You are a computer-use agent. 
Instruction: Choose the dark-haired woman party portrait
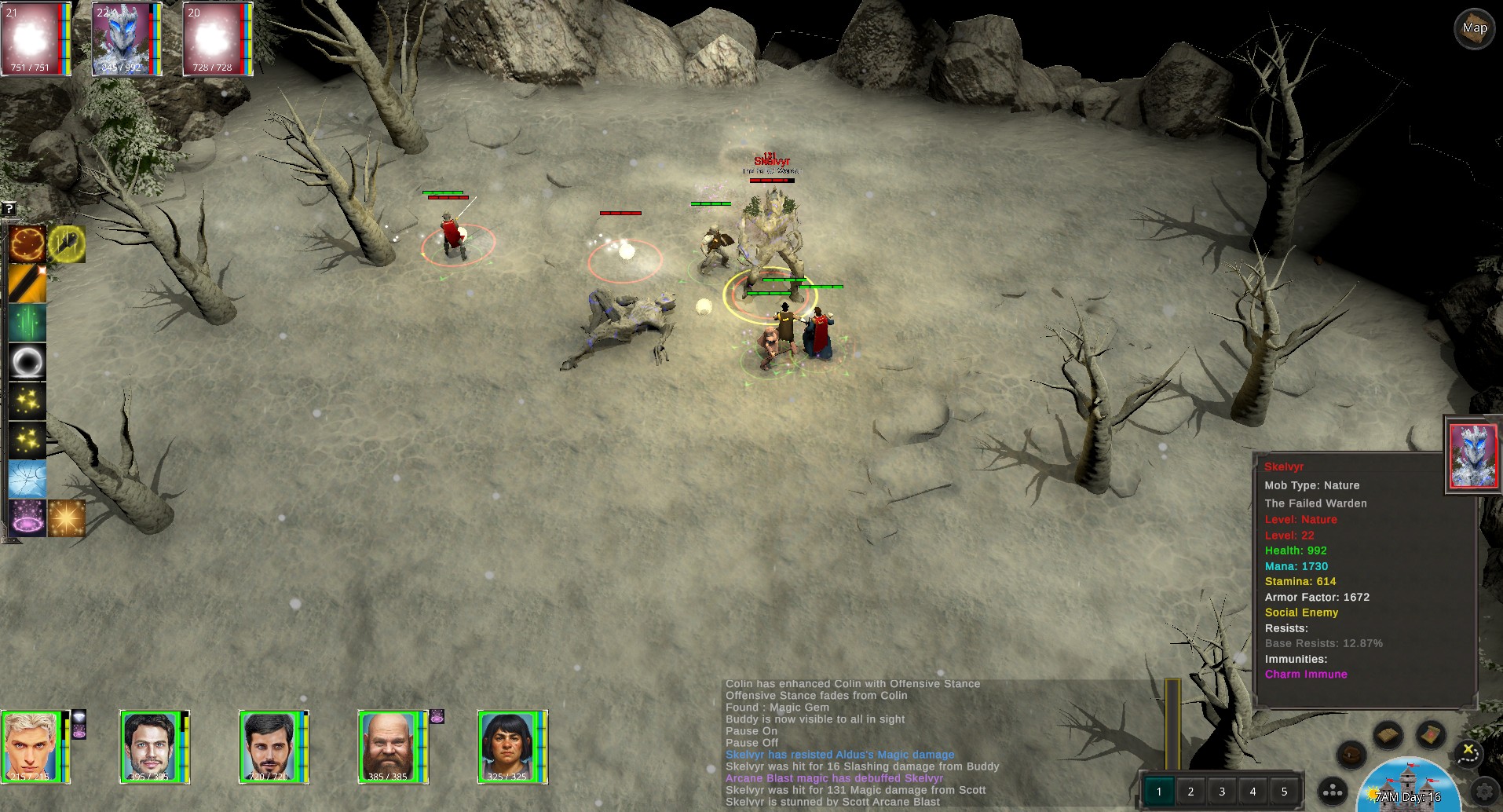click(507, 746)
